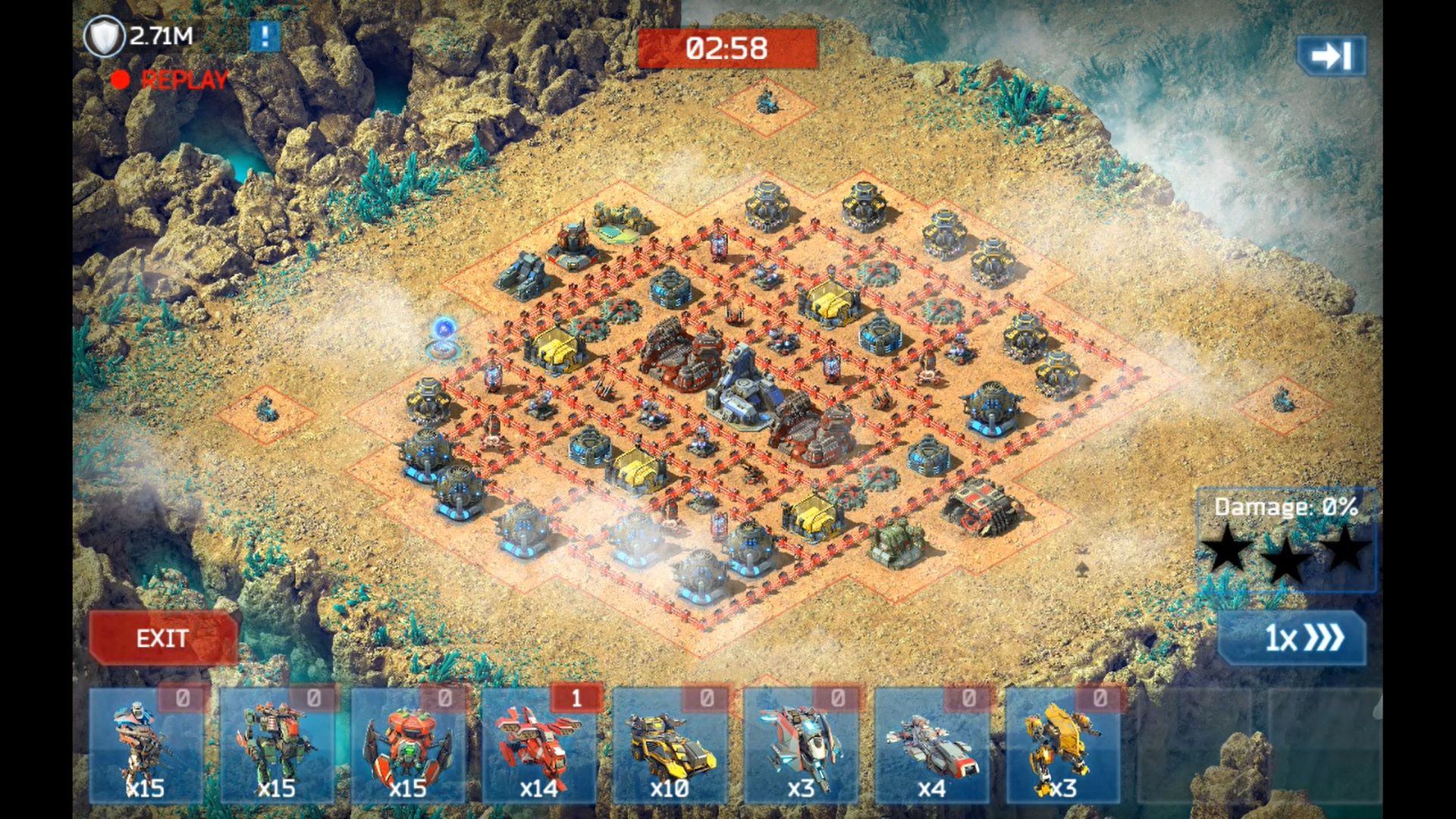The width and height of the screenshot is (1456, 819).
Task: Click the red EXIT button
Action: (x=162, y=638)
